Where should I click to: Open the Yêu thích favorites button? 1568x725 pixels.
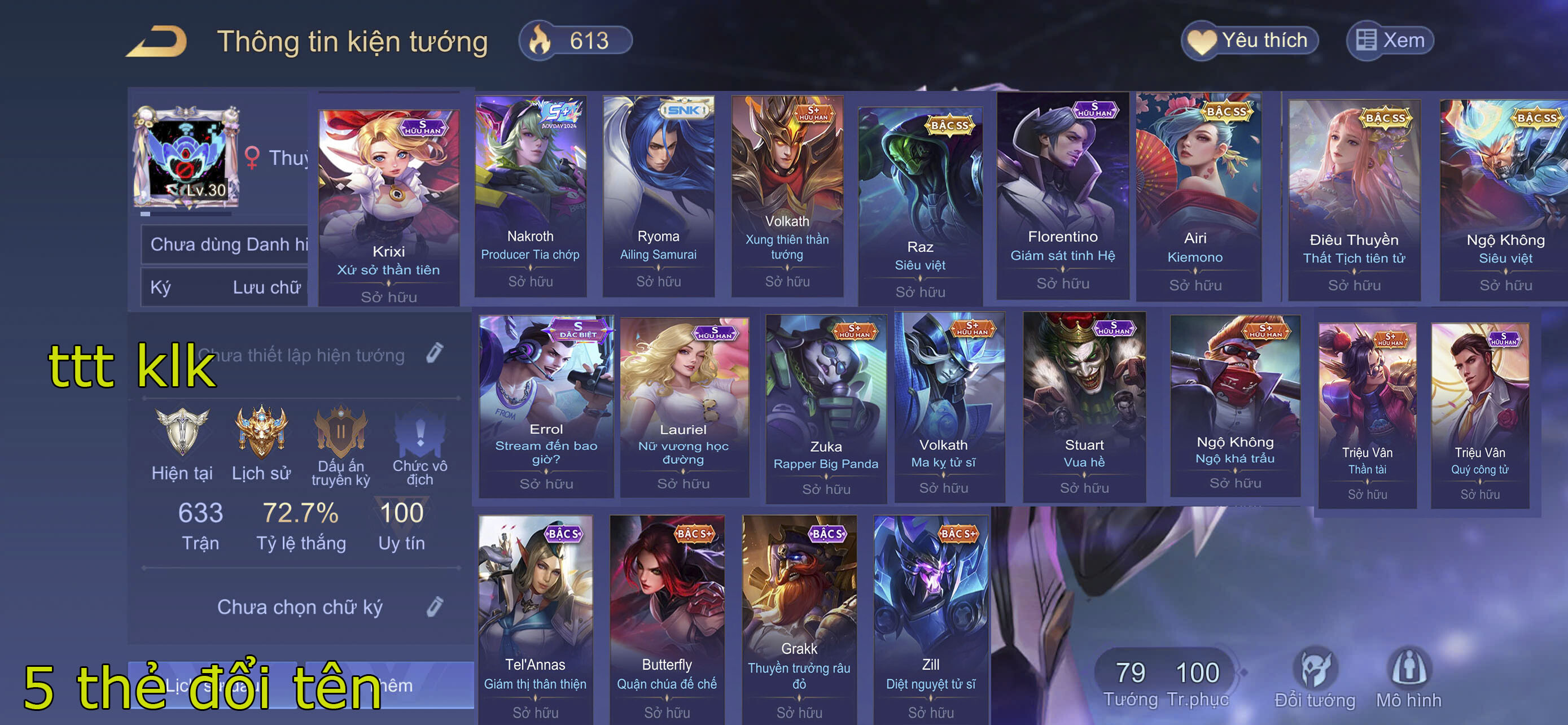[x=1250, y=41]
